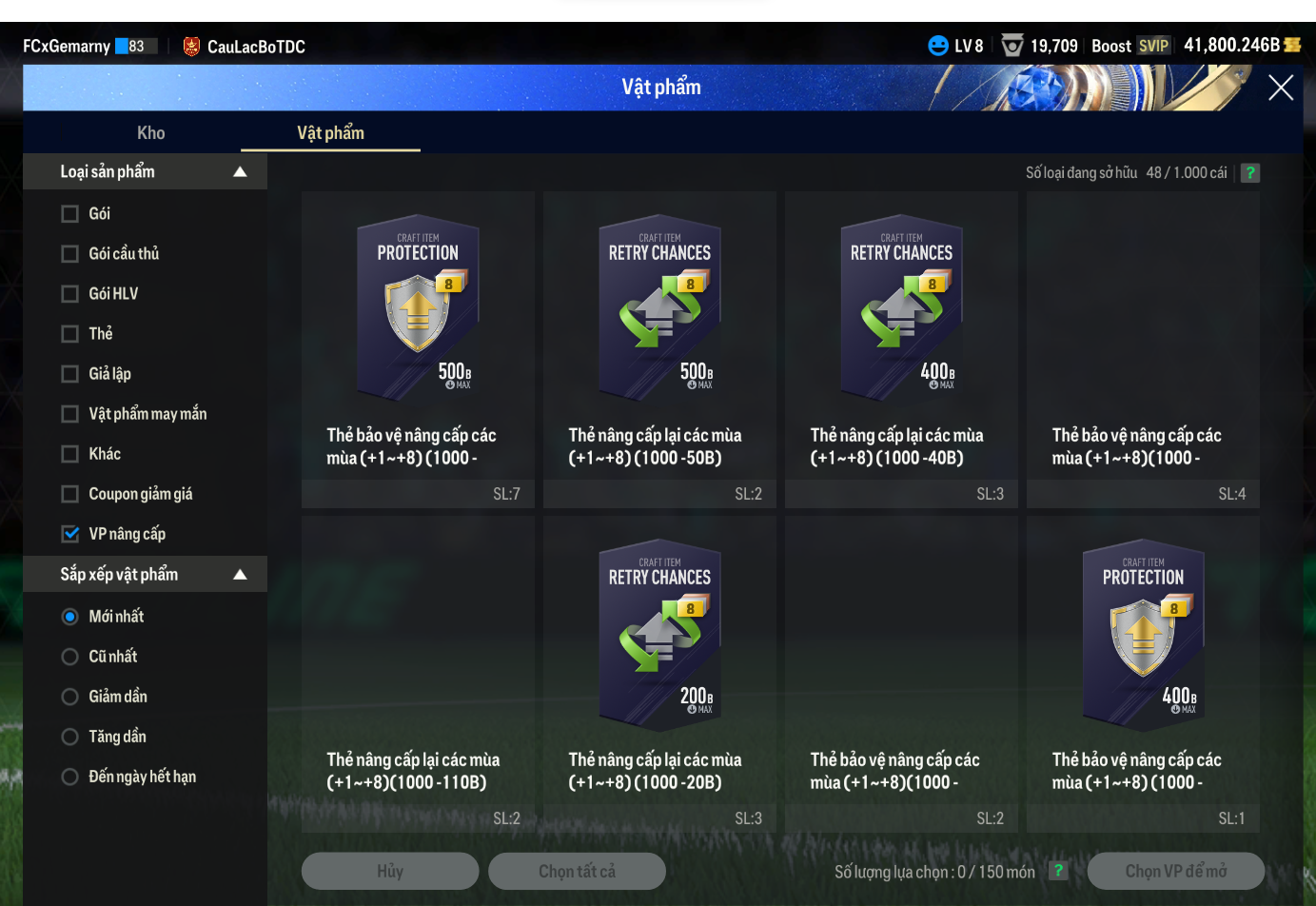Enable the Gói cầu thủ filter
Viewport: 1316px width, 906px height.
69,254
